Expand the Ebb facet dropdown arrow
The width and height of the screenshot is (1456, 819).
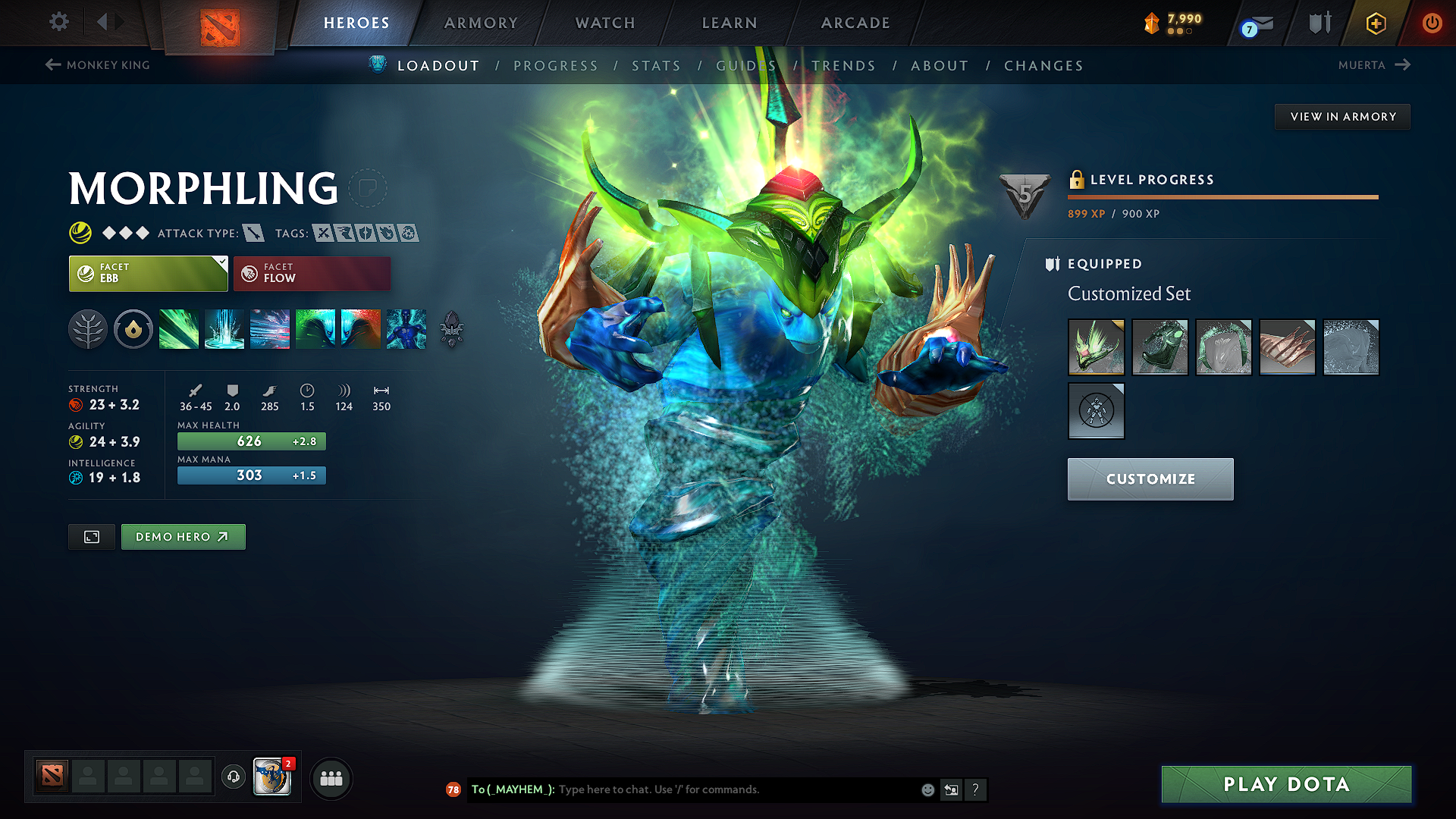coord(221,263)
